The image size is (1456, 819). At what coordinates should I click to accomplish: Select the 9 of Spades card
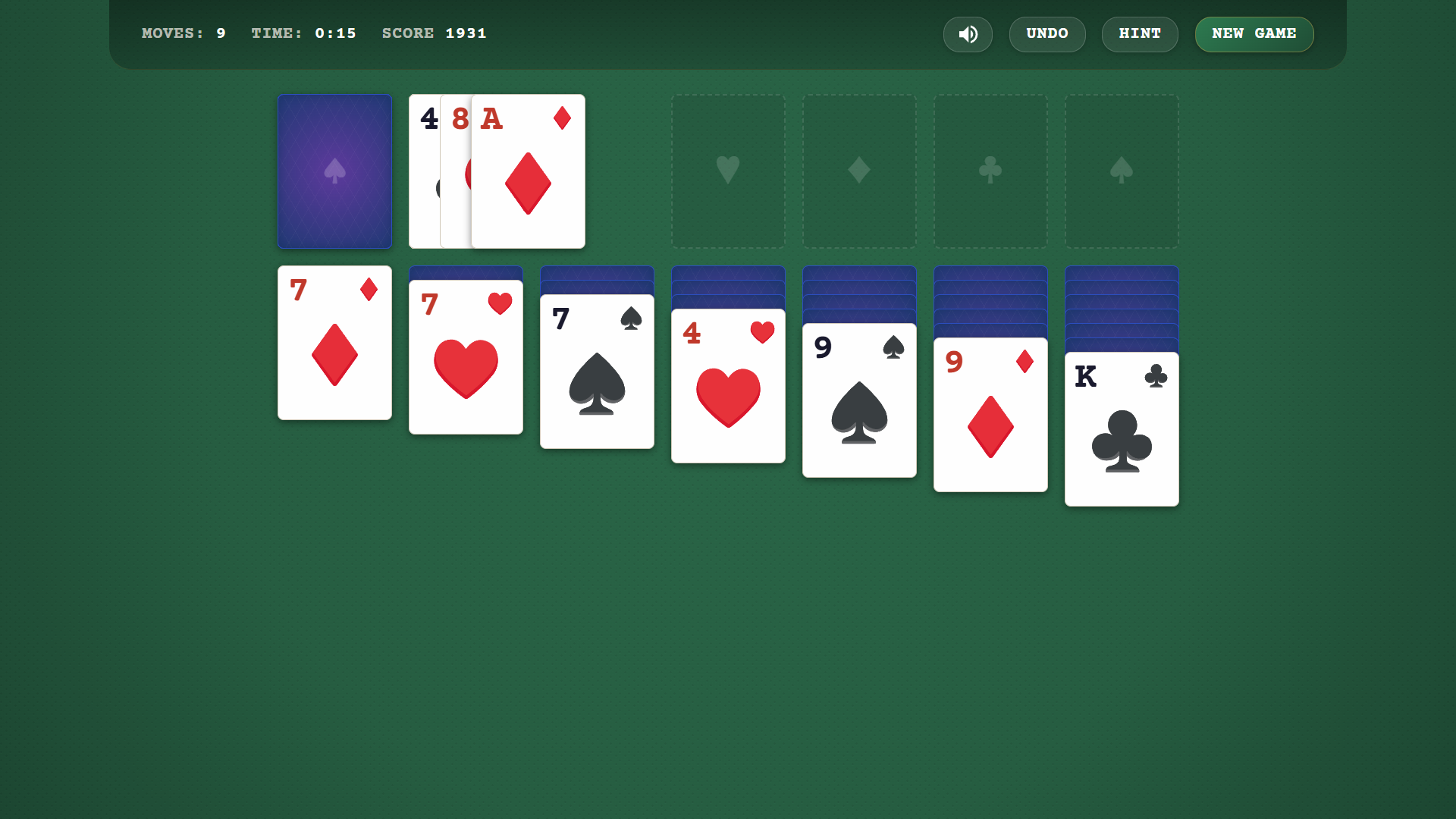(858, 400)
